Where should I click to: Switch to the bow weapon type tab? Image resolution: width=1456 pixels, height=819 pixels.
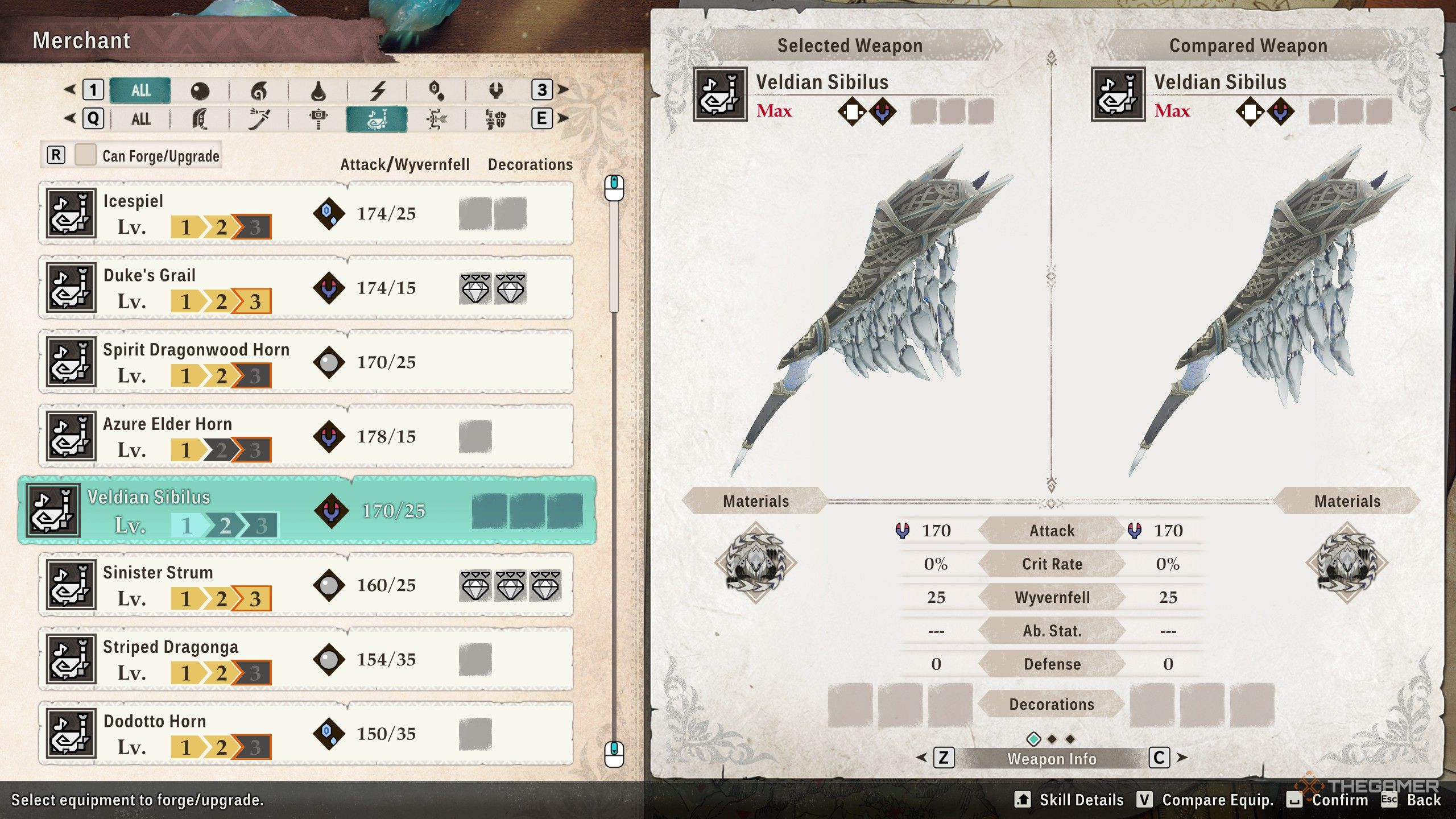coord(437,119)
